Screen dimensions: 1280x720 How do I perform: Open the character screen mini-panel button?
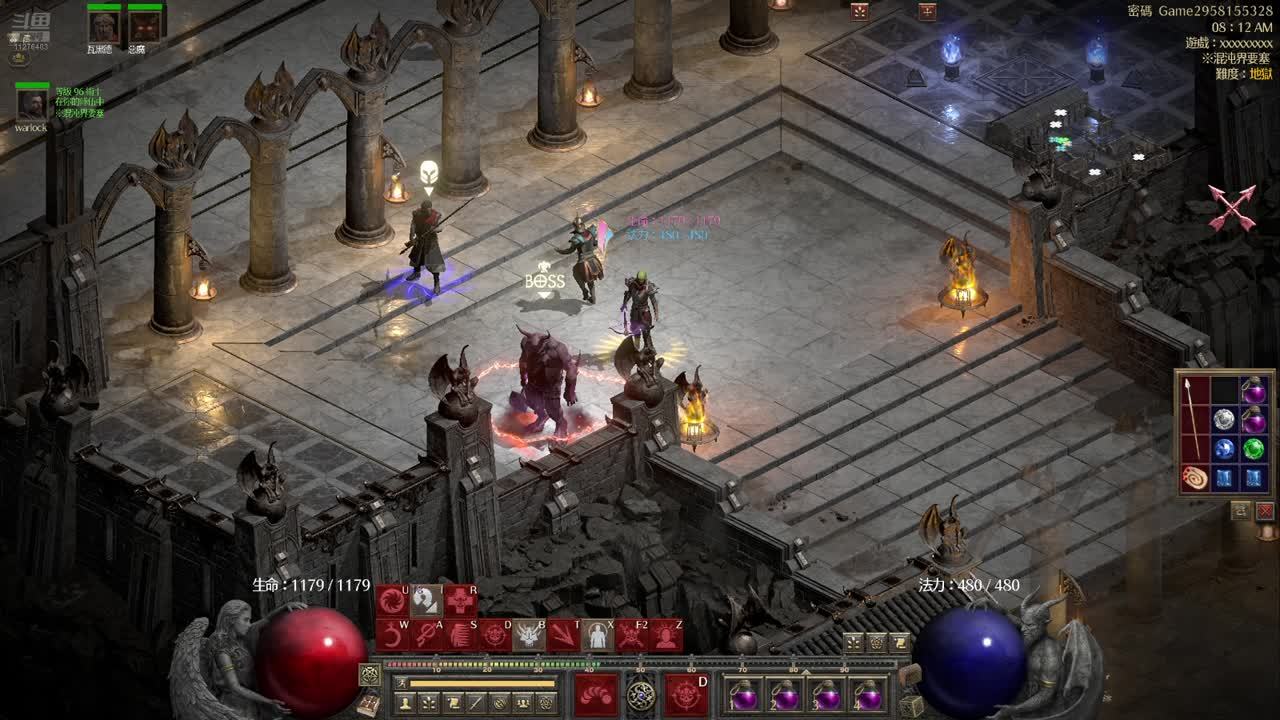tap(405, 703)
